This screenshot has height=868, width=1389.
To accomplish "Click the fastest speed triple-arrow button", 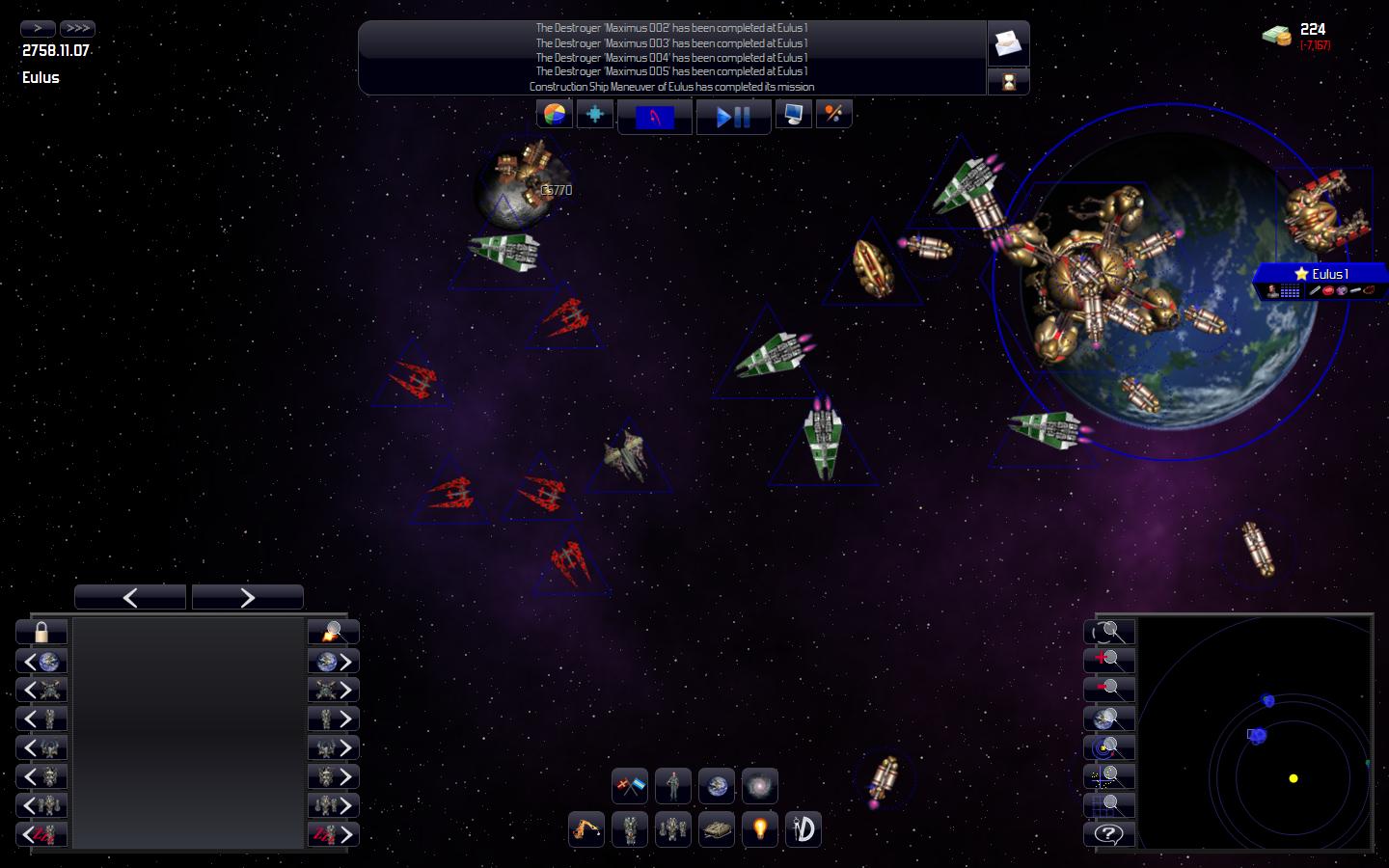I will (77, 28).
